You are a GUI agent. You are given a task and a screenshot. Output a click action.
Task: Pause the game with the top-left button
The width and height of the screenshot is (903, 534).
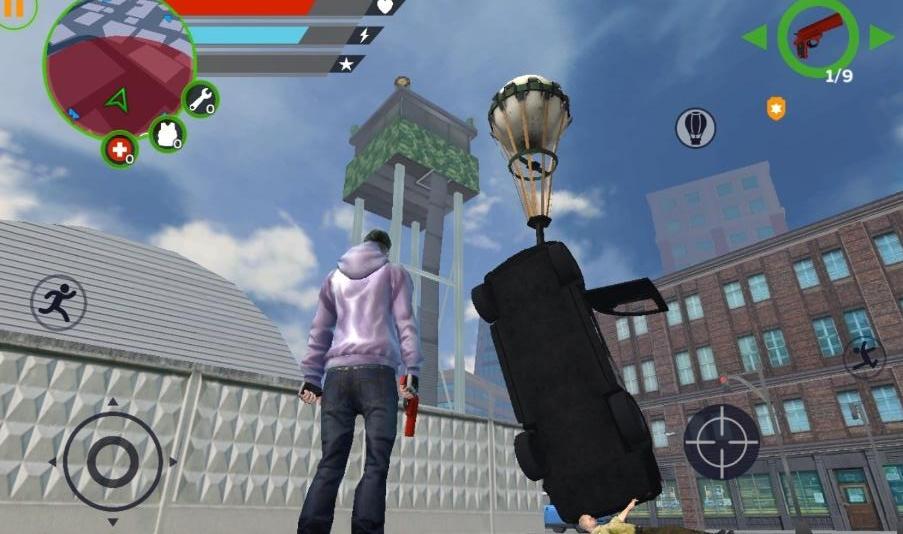click(x=14, y=12)
